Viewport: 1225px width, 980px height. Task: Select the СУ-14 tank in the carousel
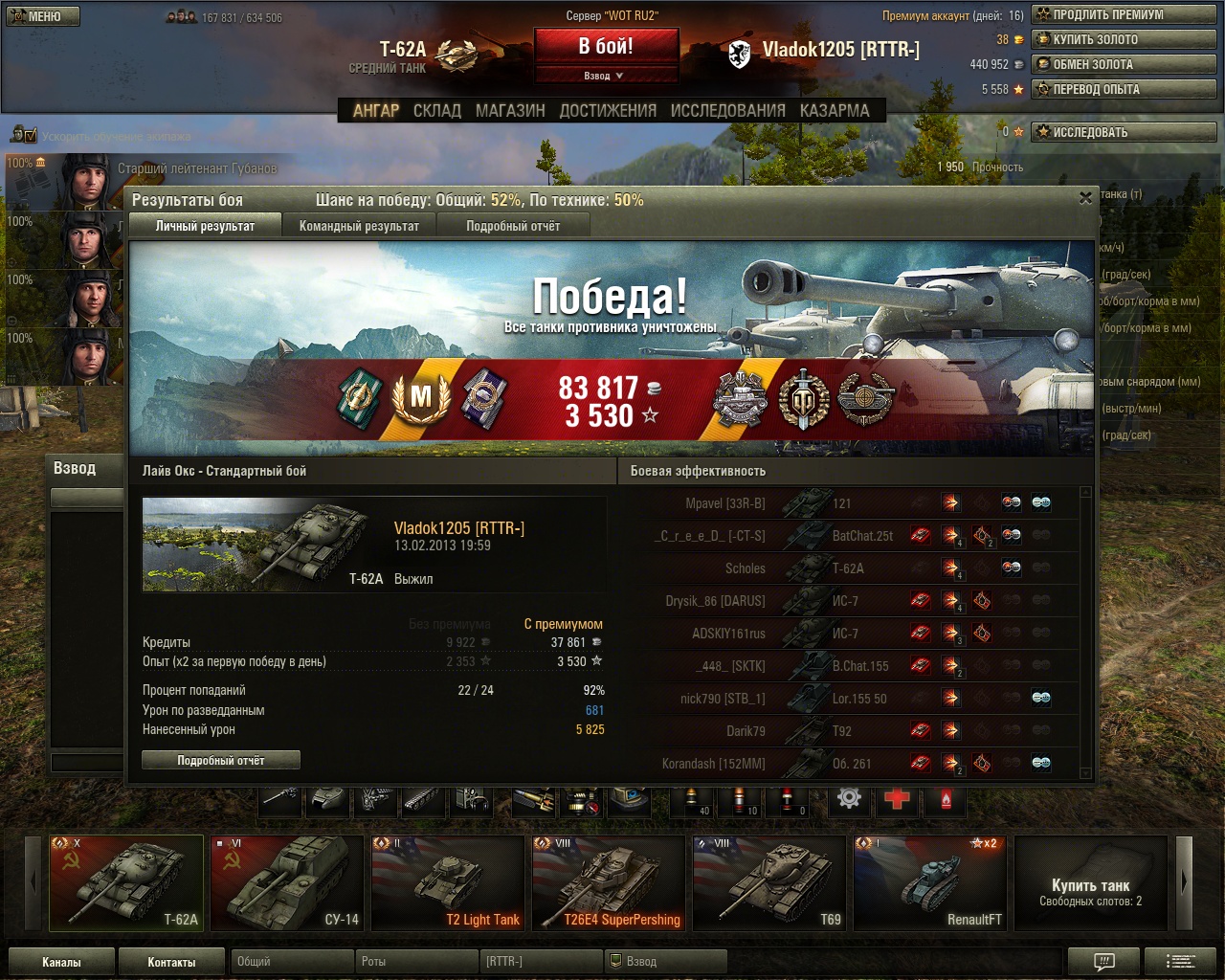tap(287, 882)
